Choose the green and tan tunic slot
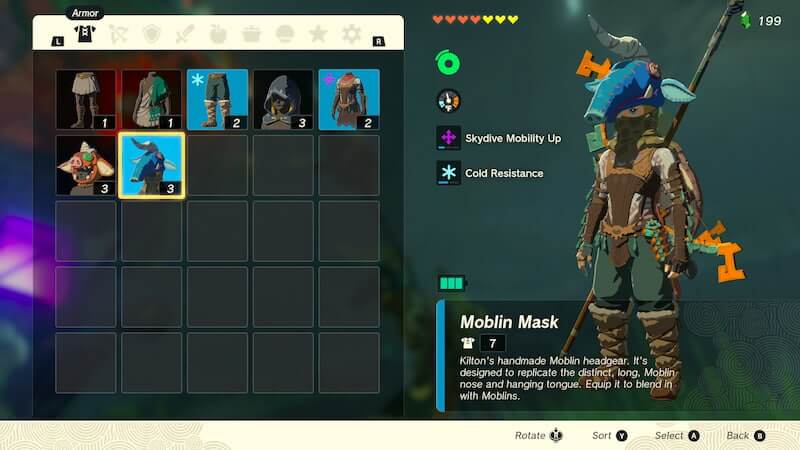The width and height of the screenshot is (800, 450). (x=151, y=99)
